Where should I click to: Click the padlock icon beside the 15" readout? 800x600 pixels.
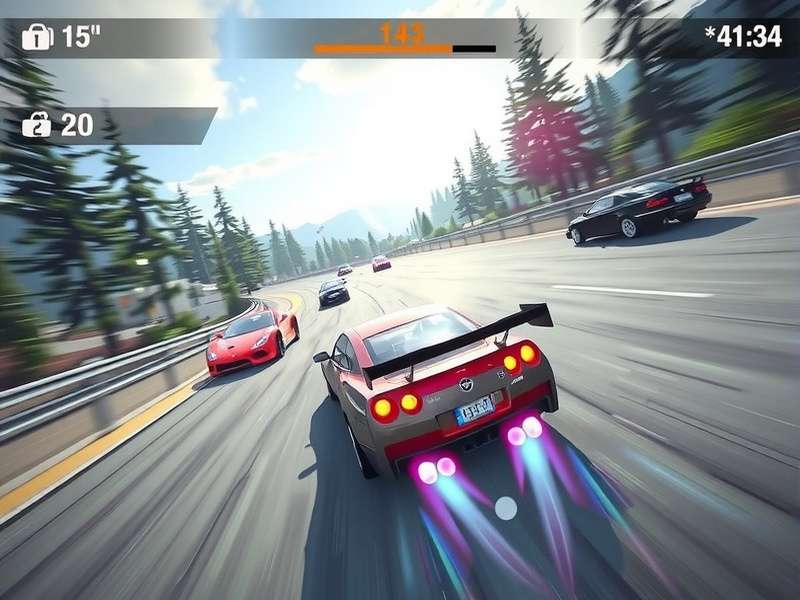37,37
